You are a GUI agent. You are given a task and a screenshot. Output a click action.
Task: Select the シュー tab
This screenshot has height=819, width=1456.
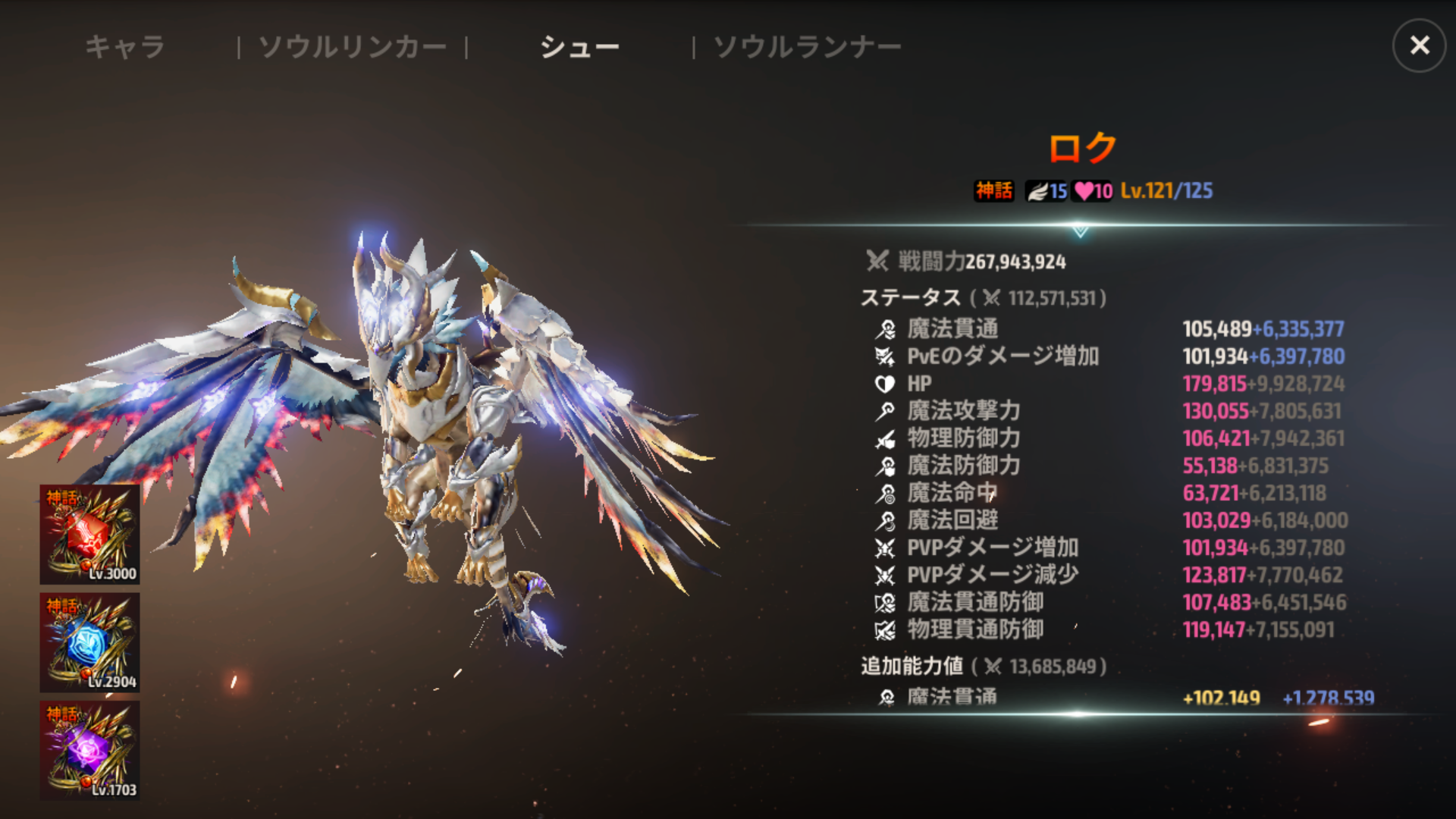coord(579,47)
